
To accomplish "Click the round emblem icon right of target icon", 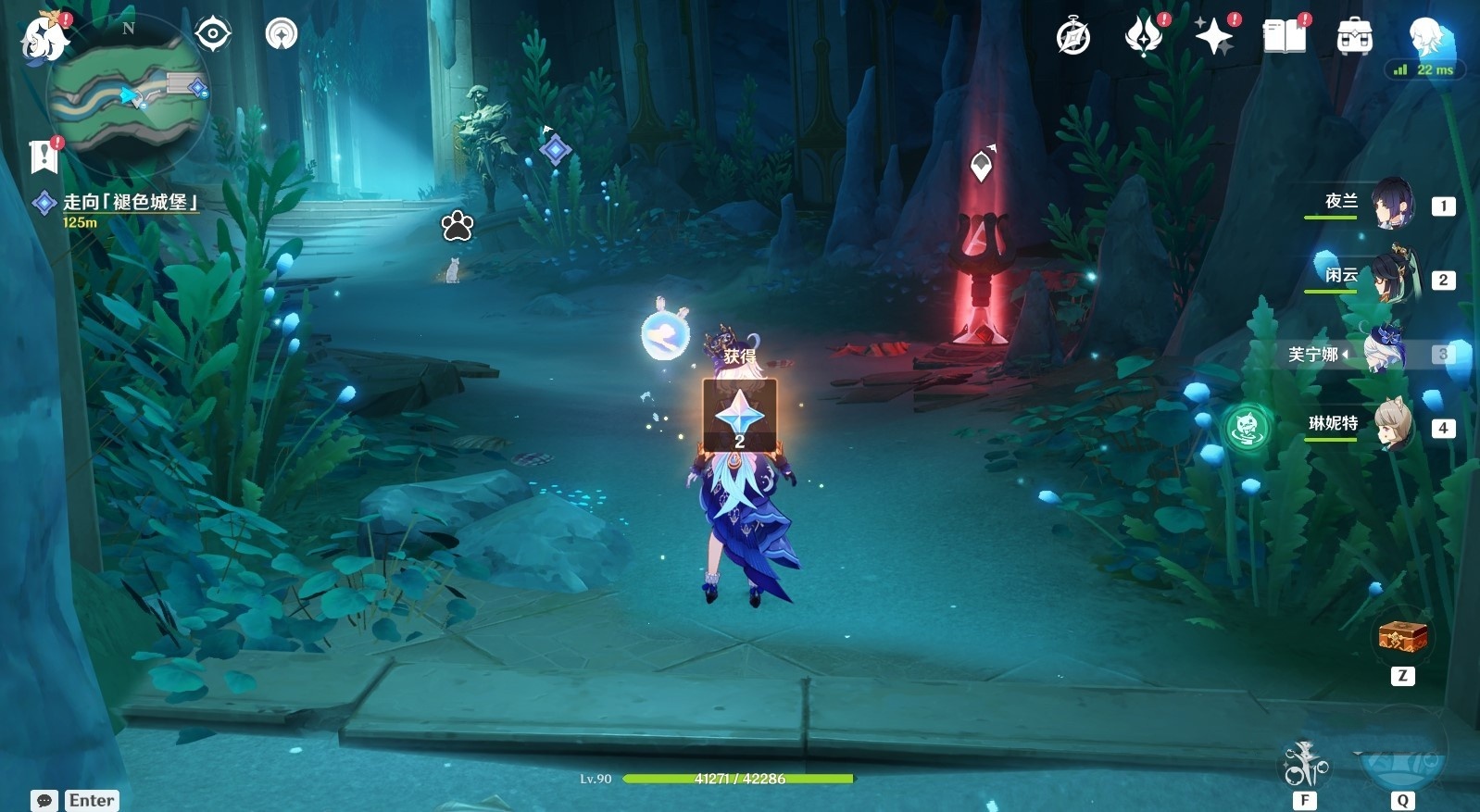I will pos(282,34).
